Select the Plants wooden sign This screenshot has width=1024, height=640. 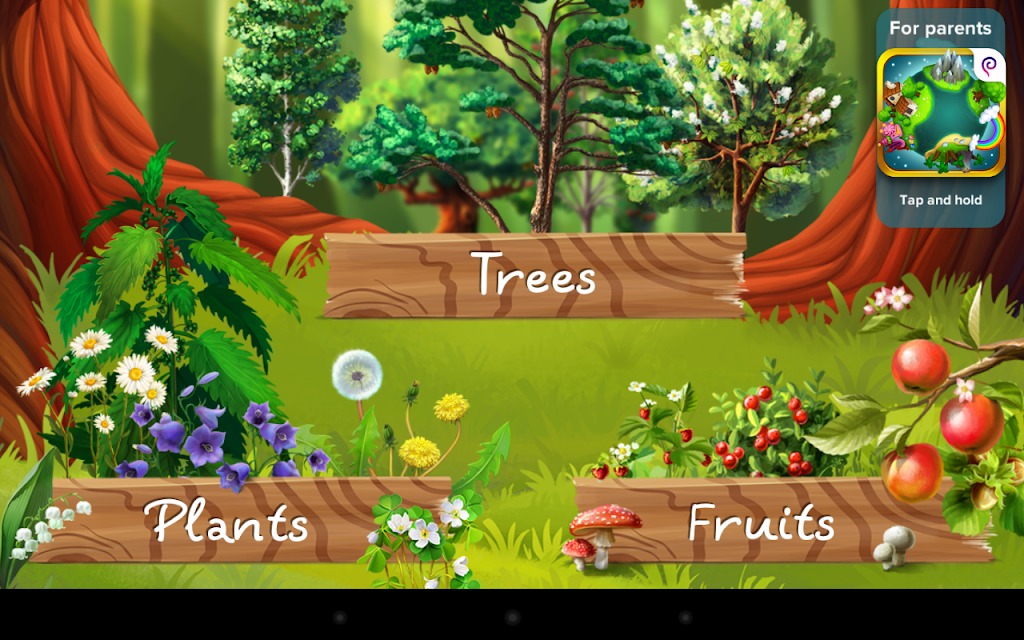point(226,519)
